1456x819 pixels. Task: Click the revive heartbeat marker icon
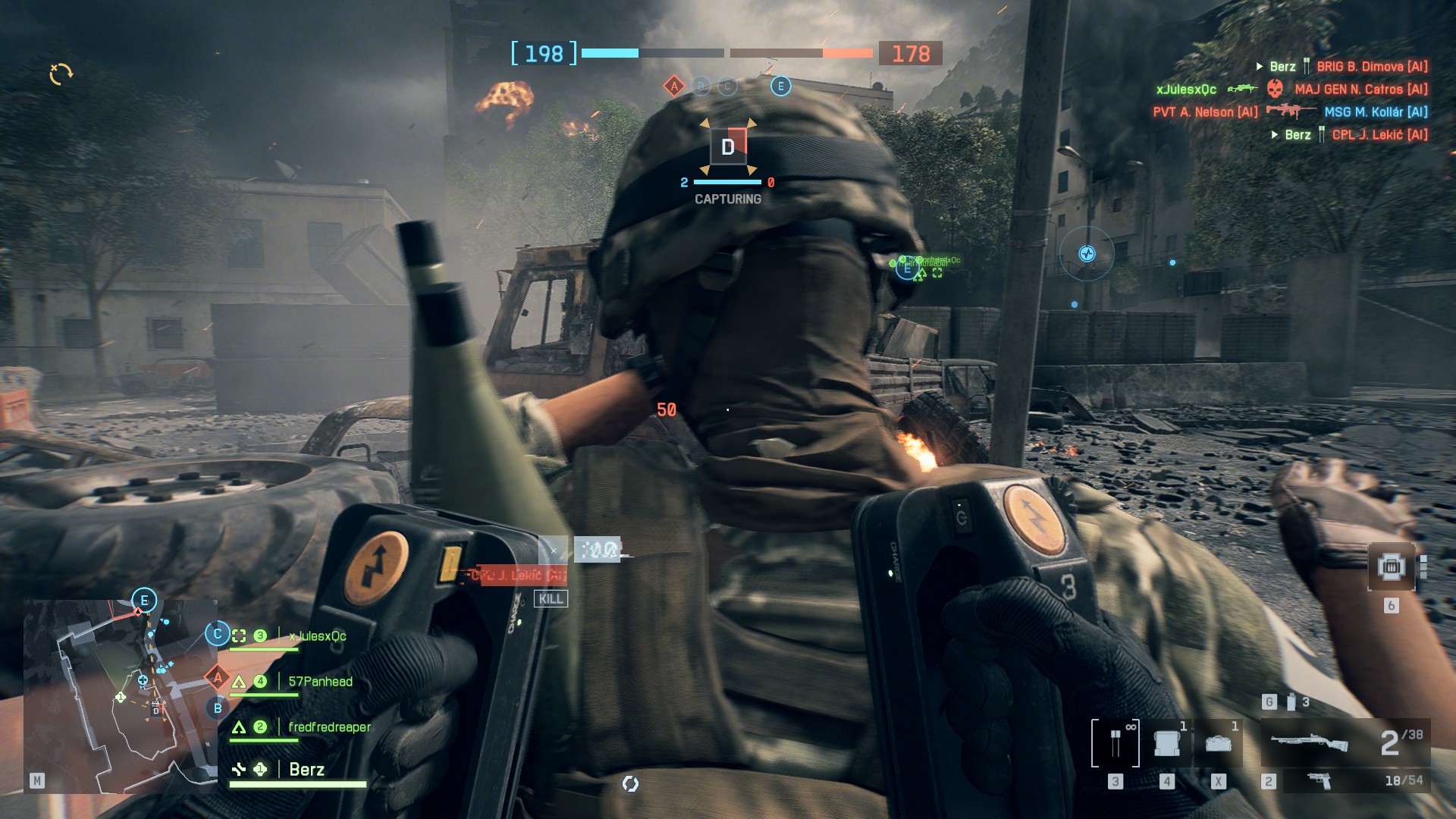(1087, 254)
